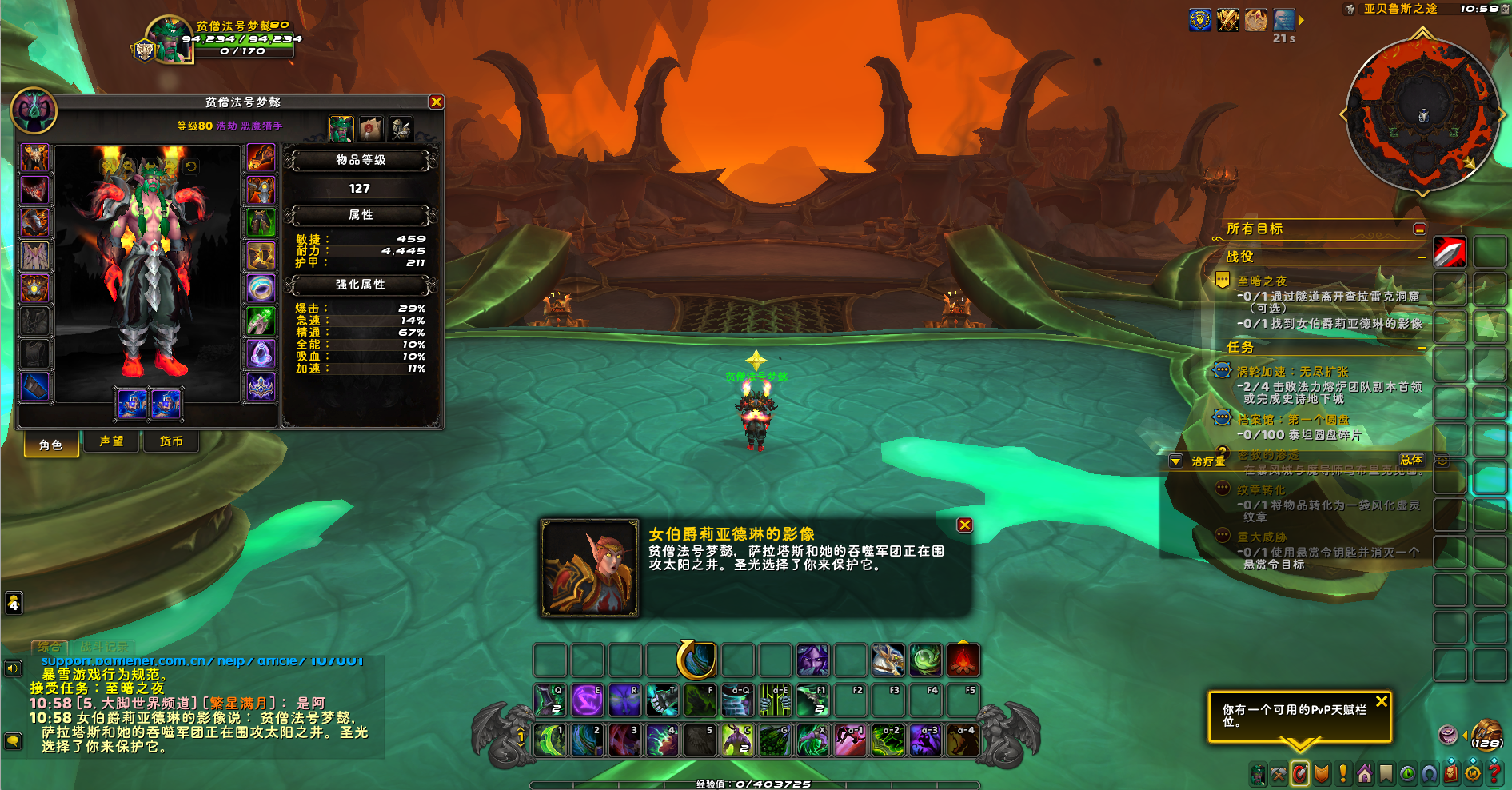Dismiss the Lady Liadrin dialogue box
Viewport: 1512px width, 790px height.
pyautogui.click(x=965, y=525)
